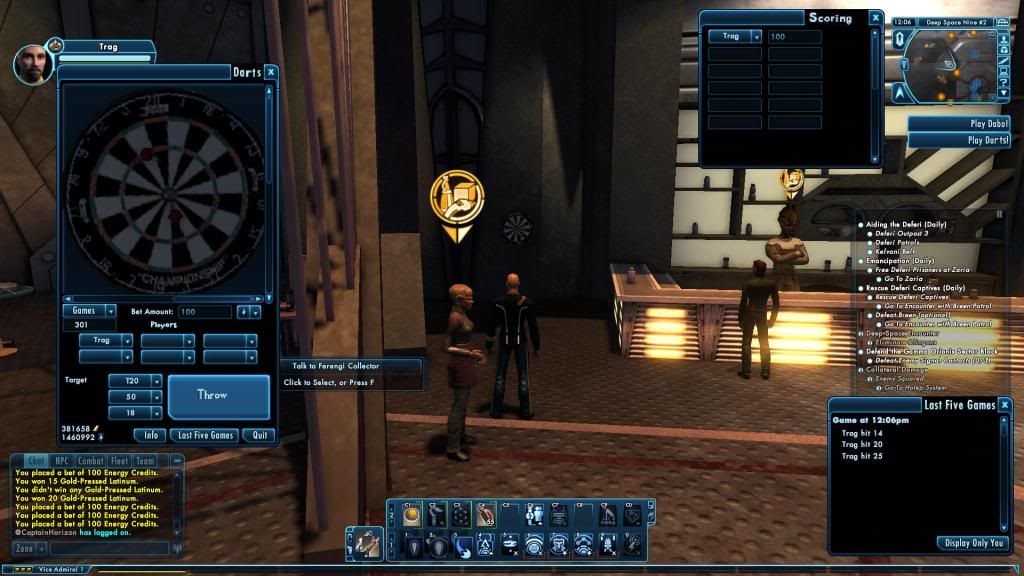
Task: Show Last Five Games from Darts window
Action: (204, 435)
